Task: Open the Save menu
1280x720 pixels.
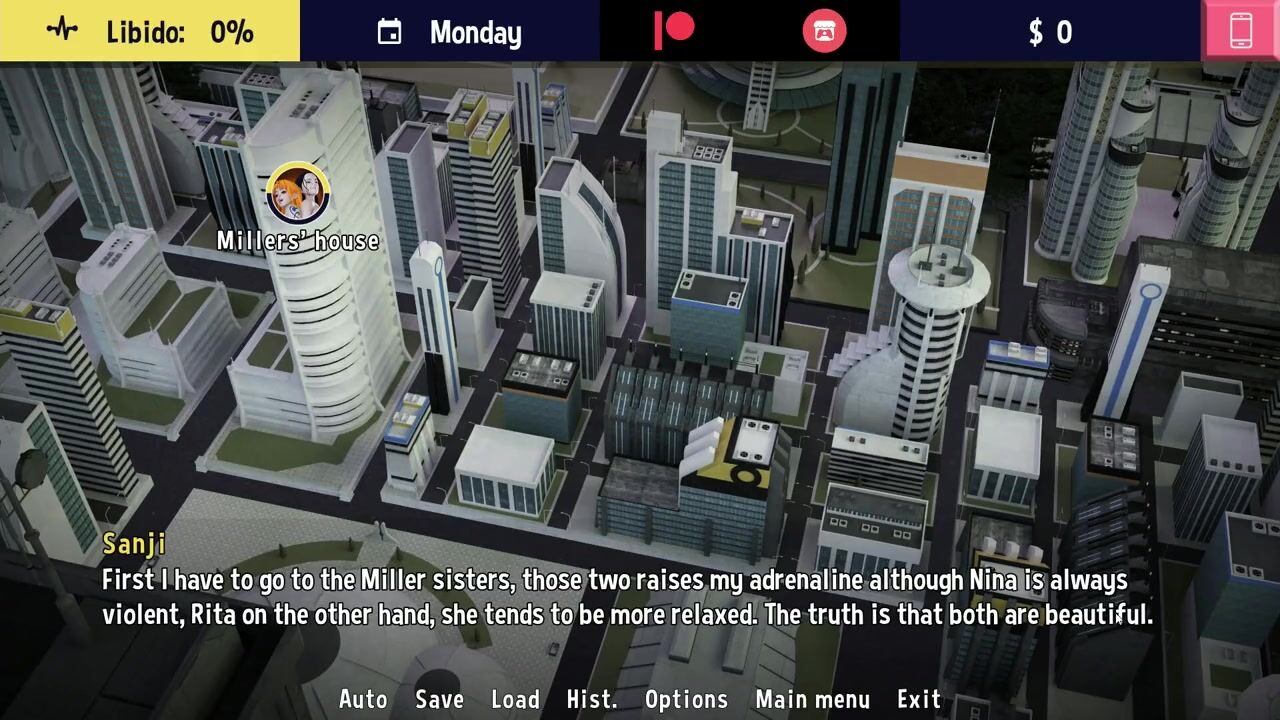Action: click(439, 699)
